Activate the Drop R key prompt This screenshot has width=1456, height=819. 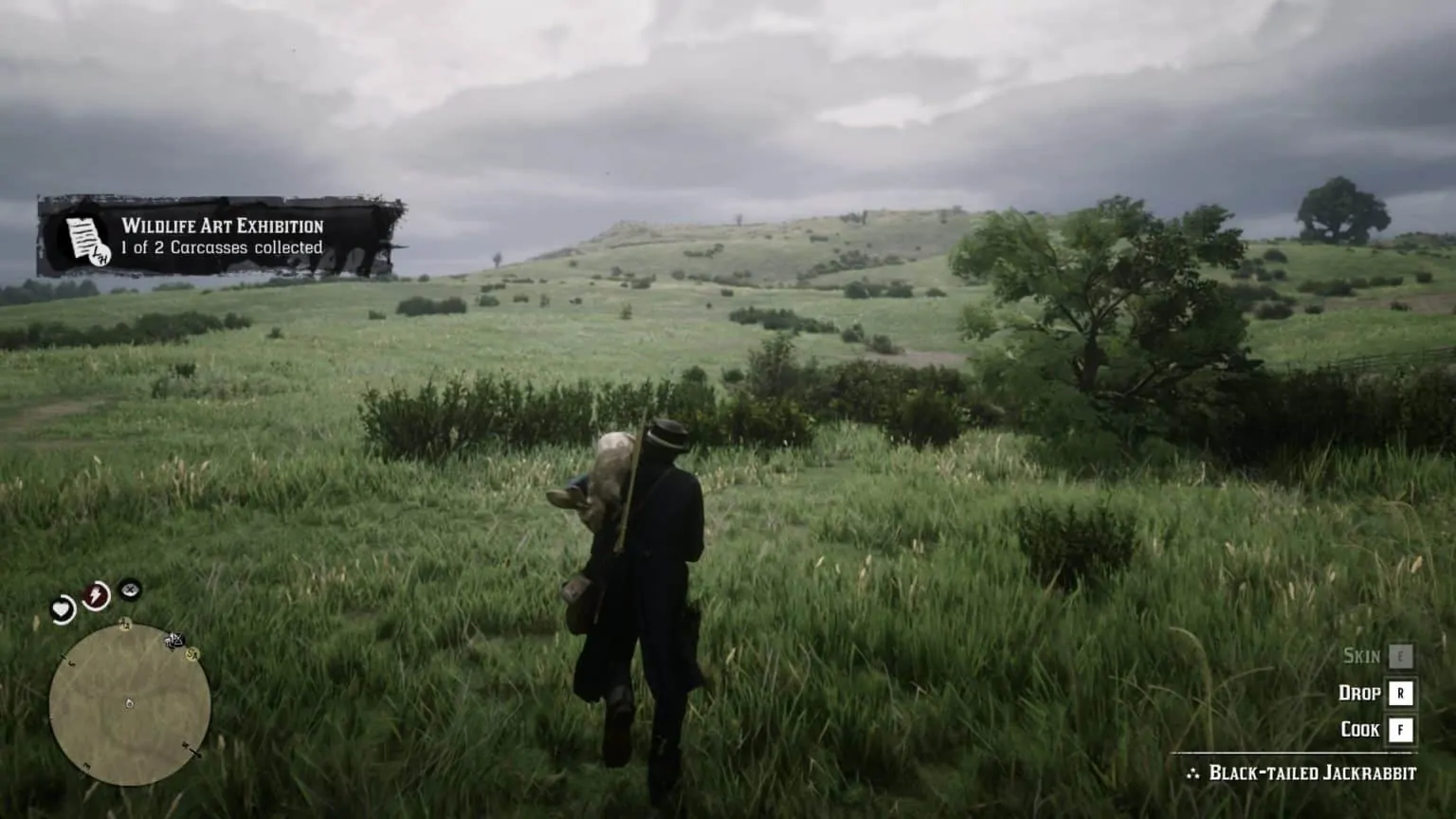pos(1400,693)
